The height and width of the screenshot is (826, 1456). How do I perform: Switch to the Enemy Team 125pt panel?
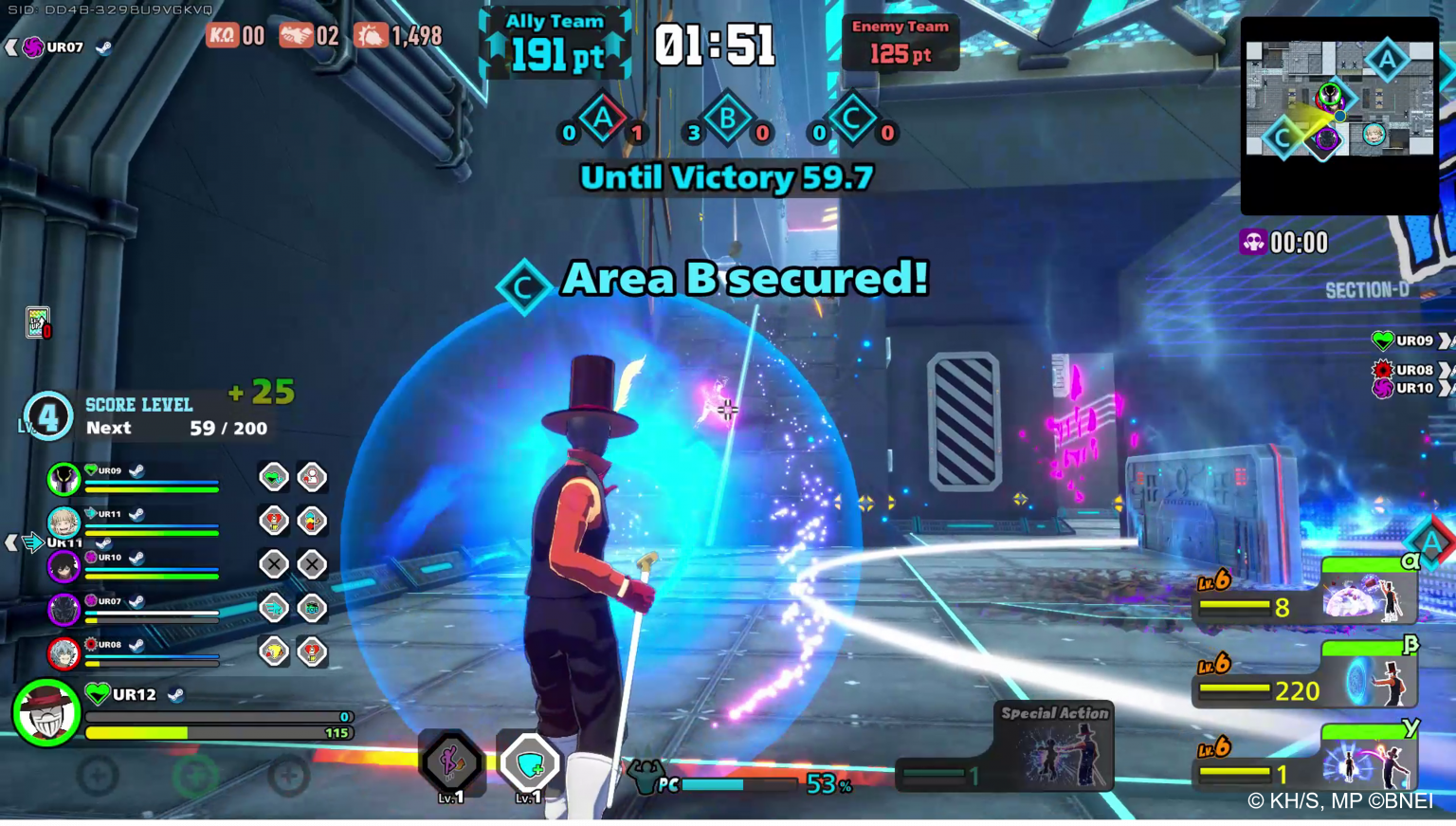[x=900, y=43]
